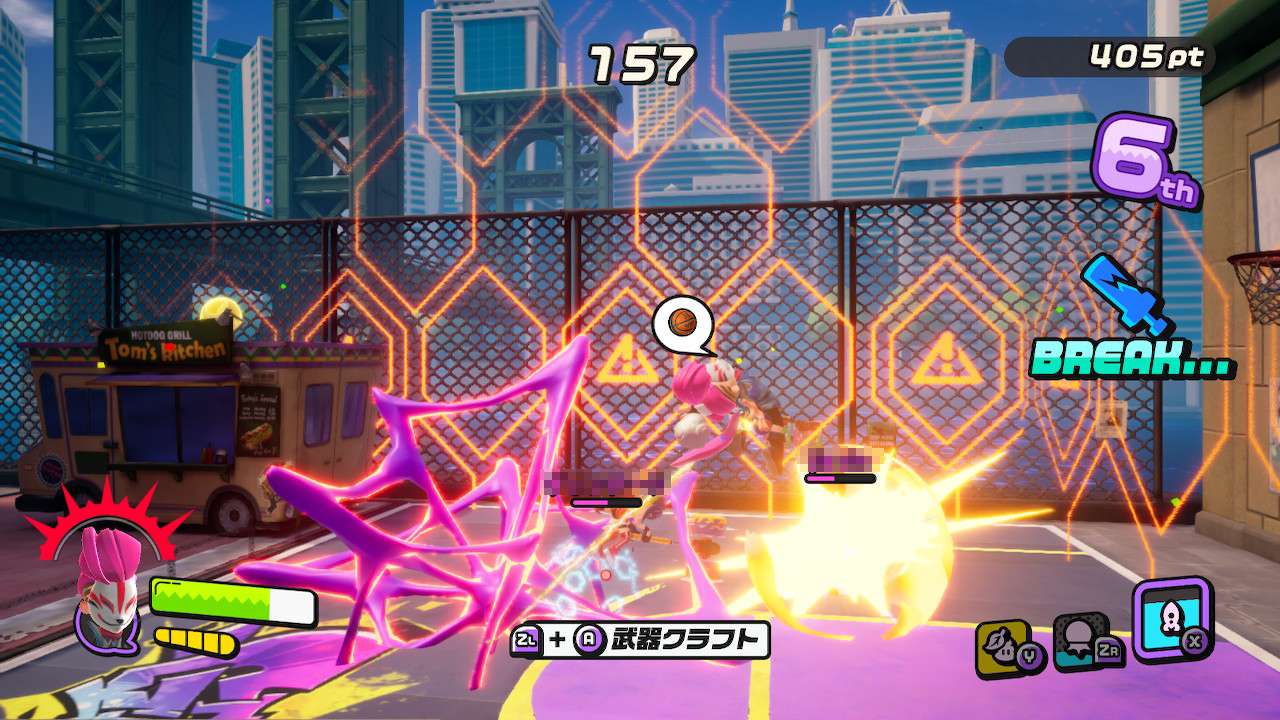Click the basketball emote speech bubble
1280x720 pixels.
[684, 323]
